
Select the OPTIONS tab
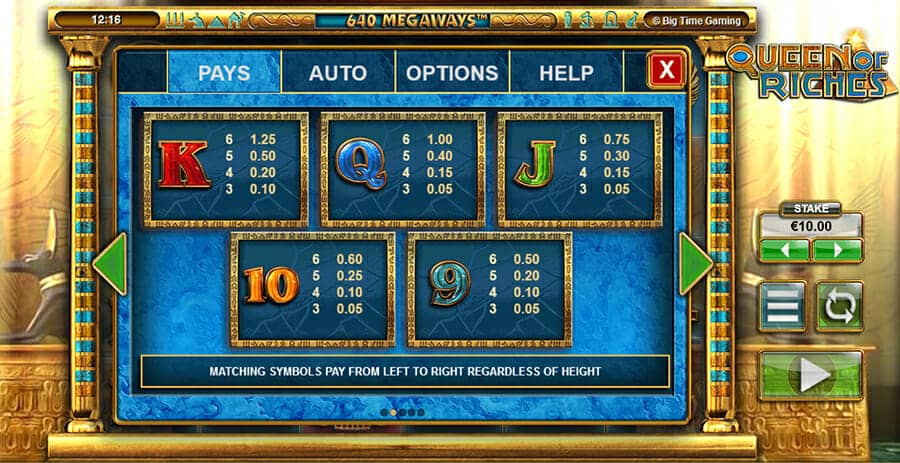click(452, 73)
